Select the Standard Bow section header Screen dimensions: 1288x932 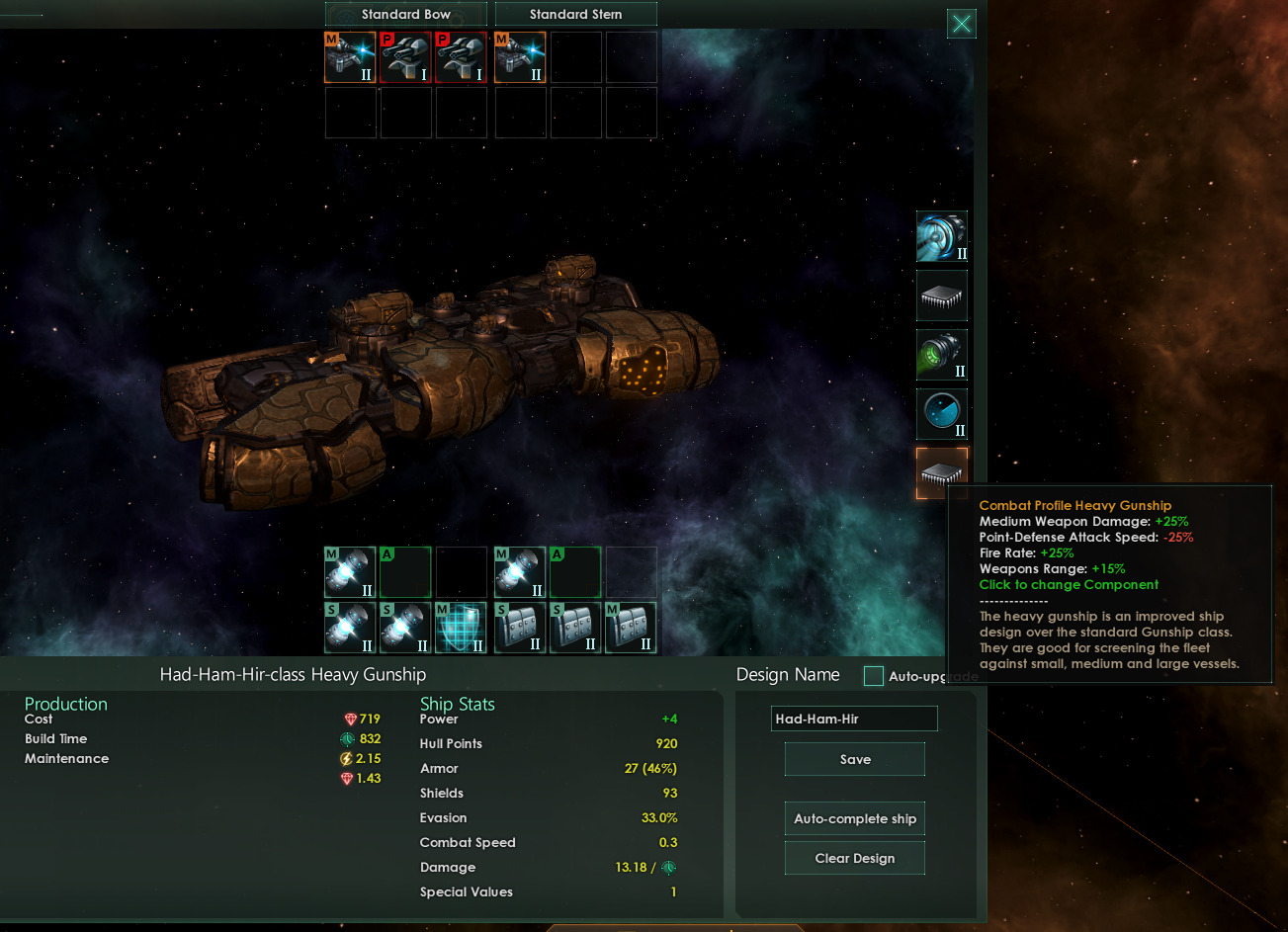(405, 14)
